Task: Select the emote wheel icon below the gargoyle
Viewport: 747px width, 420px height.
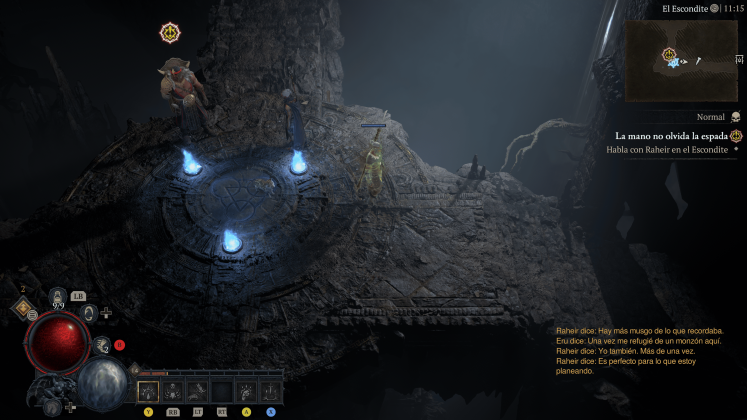Action: click(52, 407)
